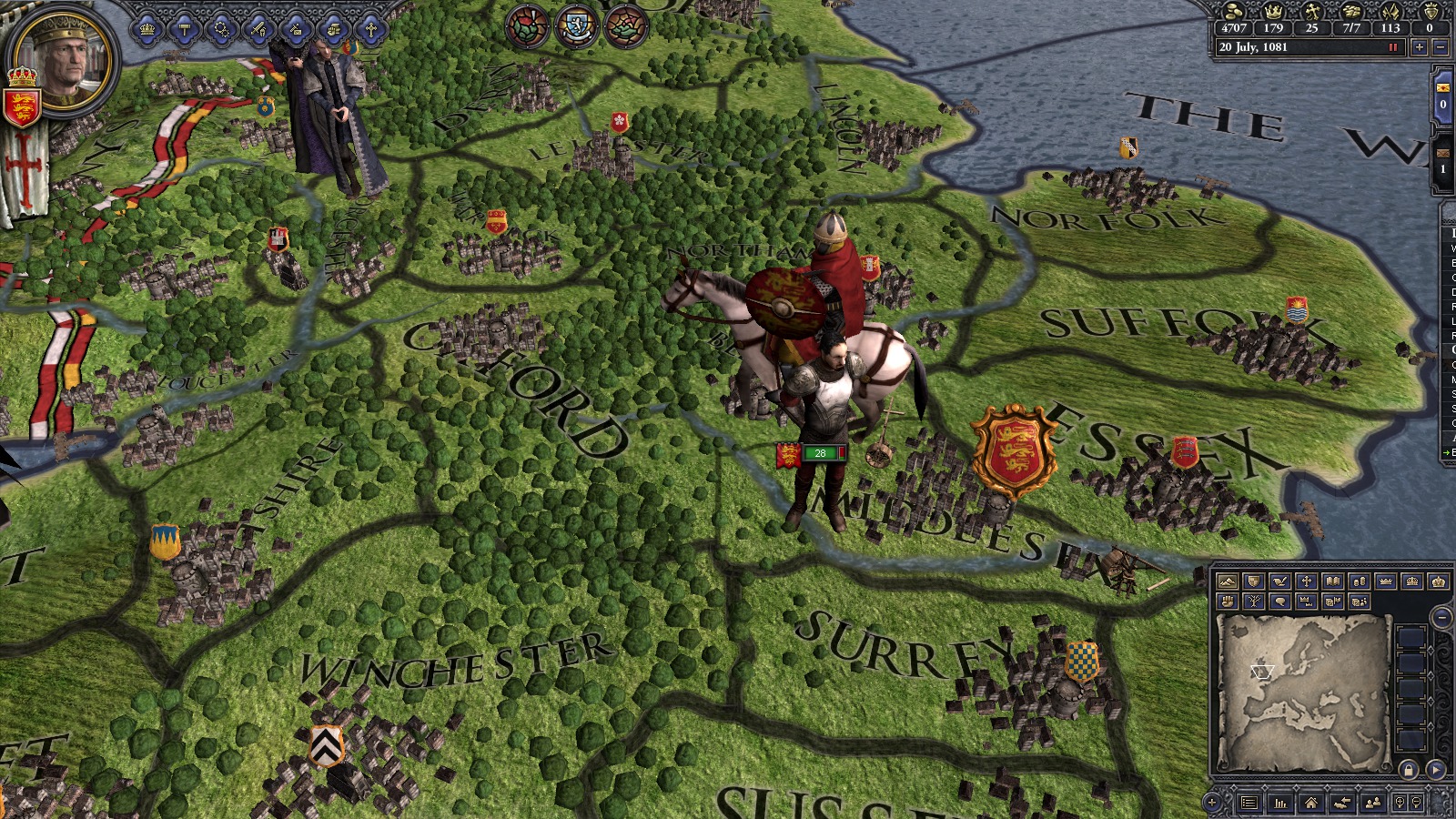Zoom in using the magnifier plus button

(x=1400, y=803)
